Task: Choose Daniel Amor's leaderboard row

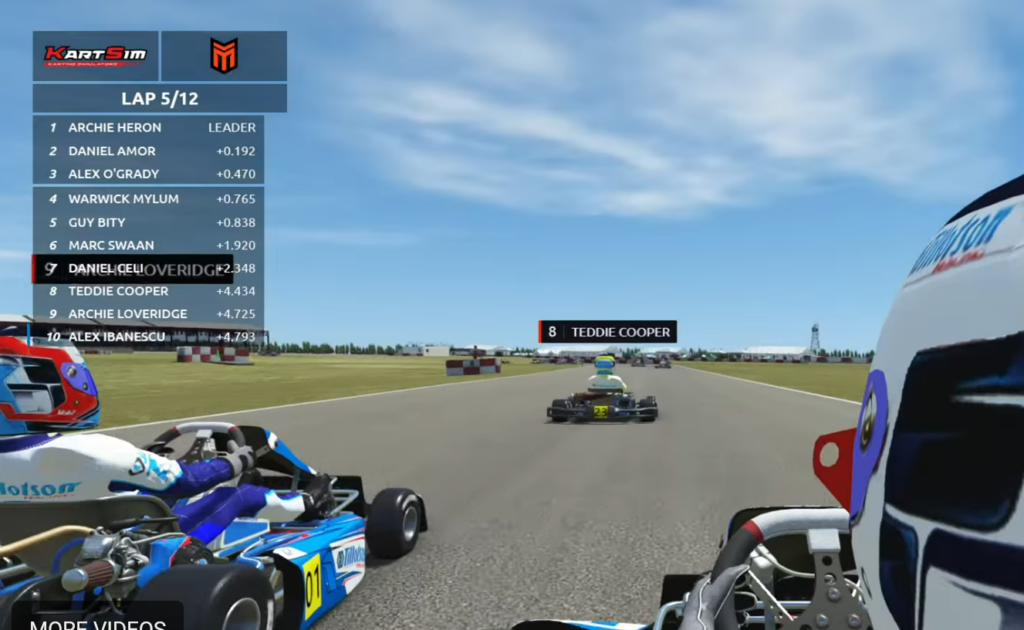Action: click(148, 151)
